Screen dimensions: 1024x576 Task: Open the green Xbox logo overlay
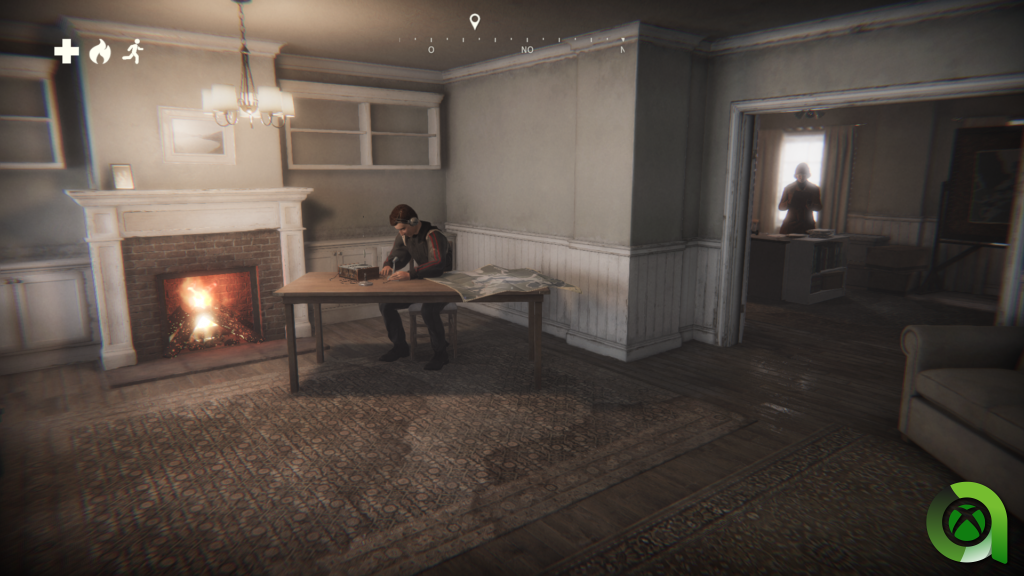point(972,522)
